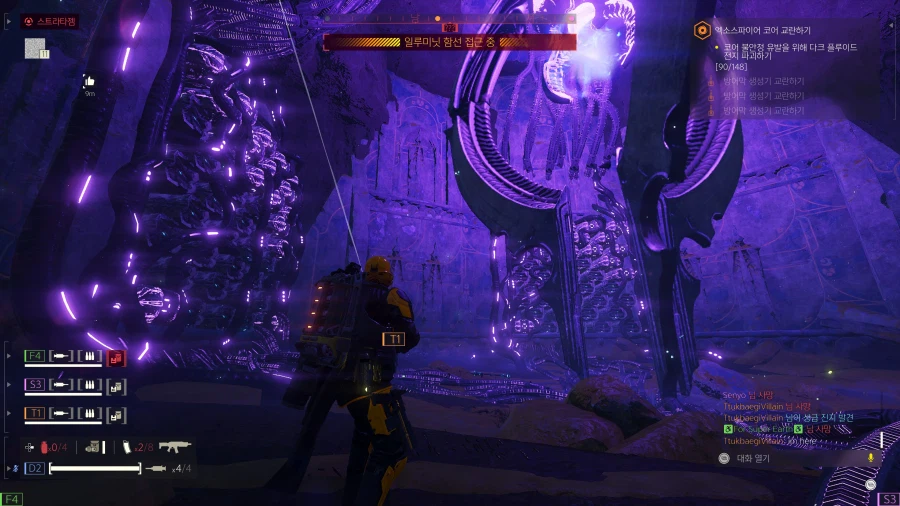Image resolution: width=900 pixels, height=506 pixels.
Task: Select the magazine ammo icon
Action: click(x=126, y=447)
